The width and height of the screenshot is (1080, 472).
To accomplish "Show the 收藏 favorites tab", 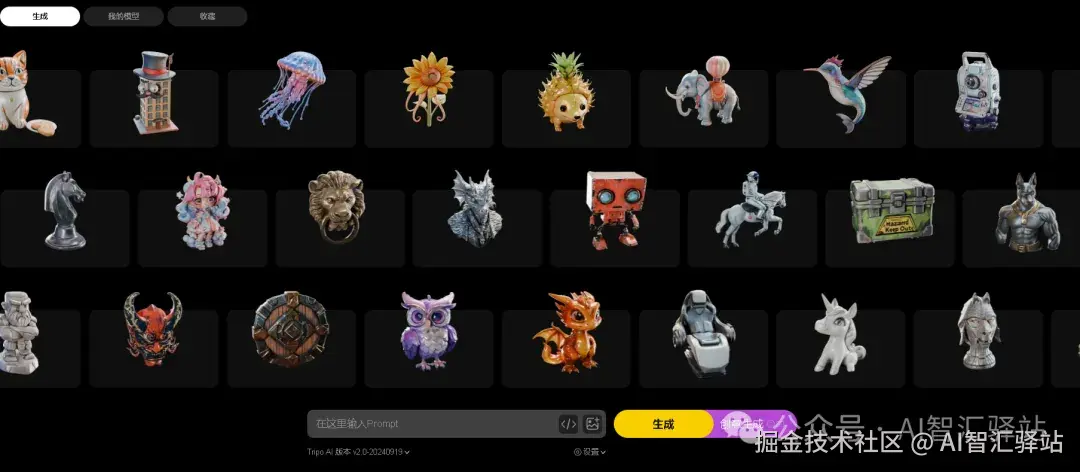I will pyautogui.click(x=207, y=16).
